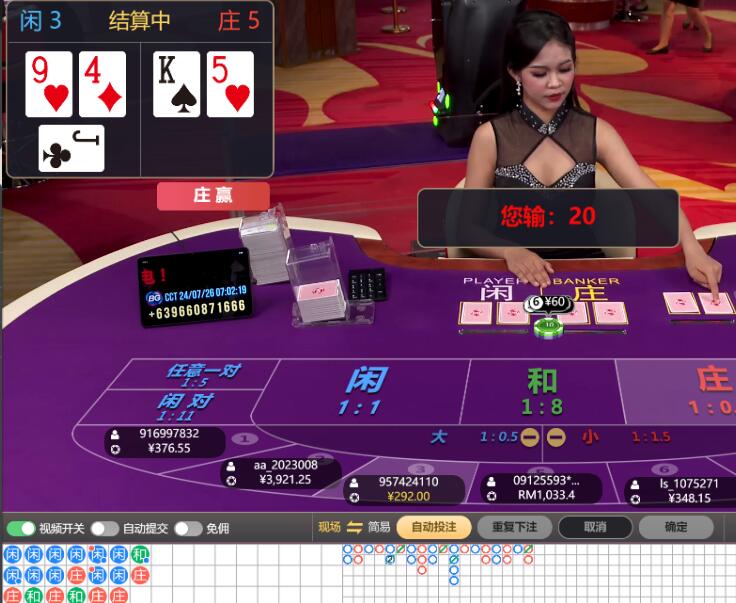Click 重复下注 to repeat the bet

[x=514, y=527]
